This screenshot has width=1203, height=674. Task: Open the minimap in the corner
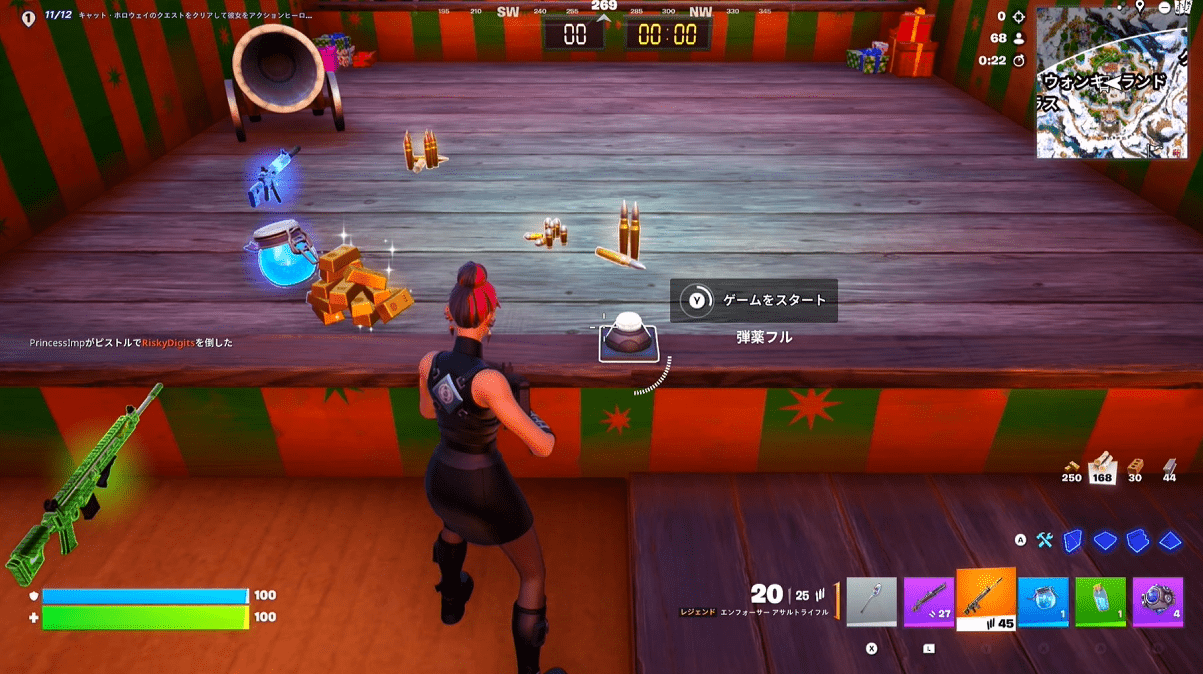(1112, 83)
